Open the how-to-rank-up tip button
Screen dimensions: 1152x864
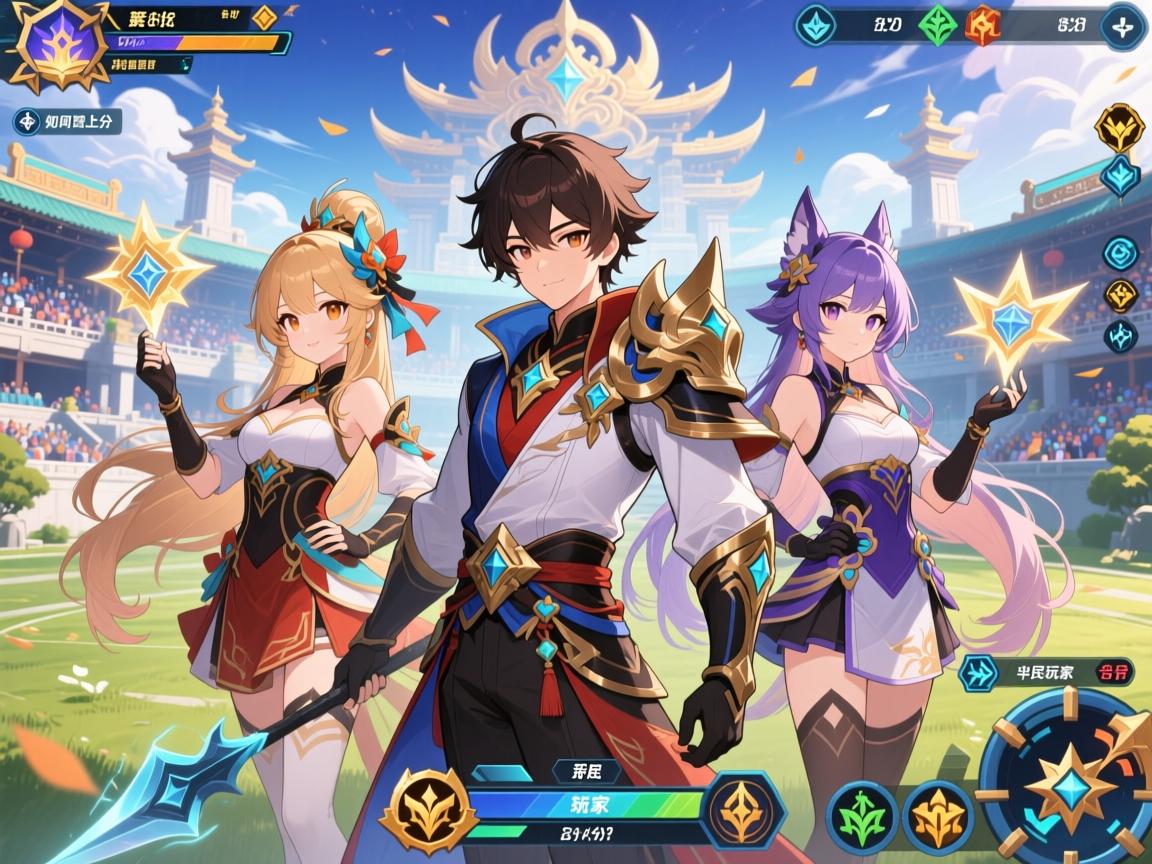tap(67, 122)
